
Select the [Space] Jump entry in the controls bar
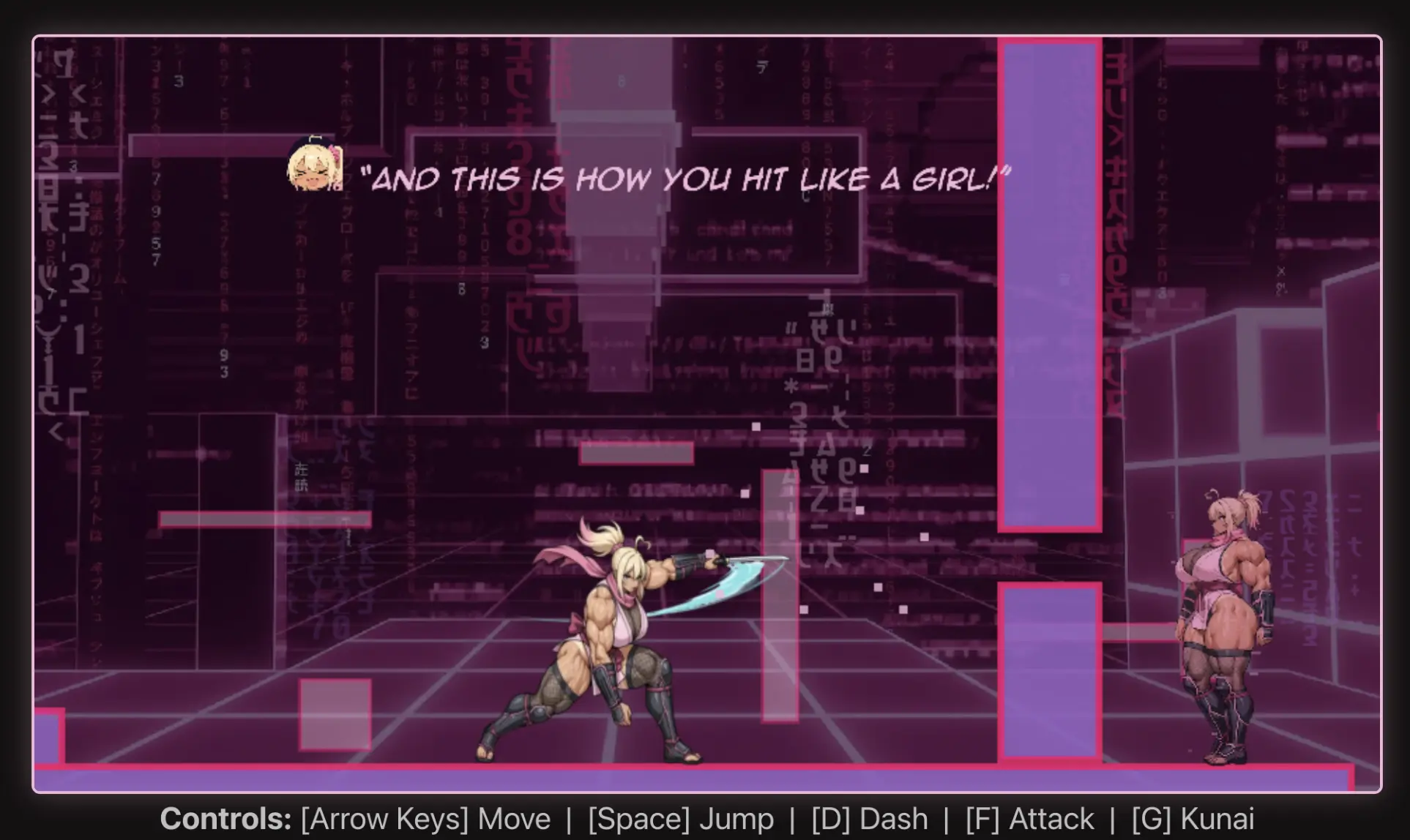[681, 820]
